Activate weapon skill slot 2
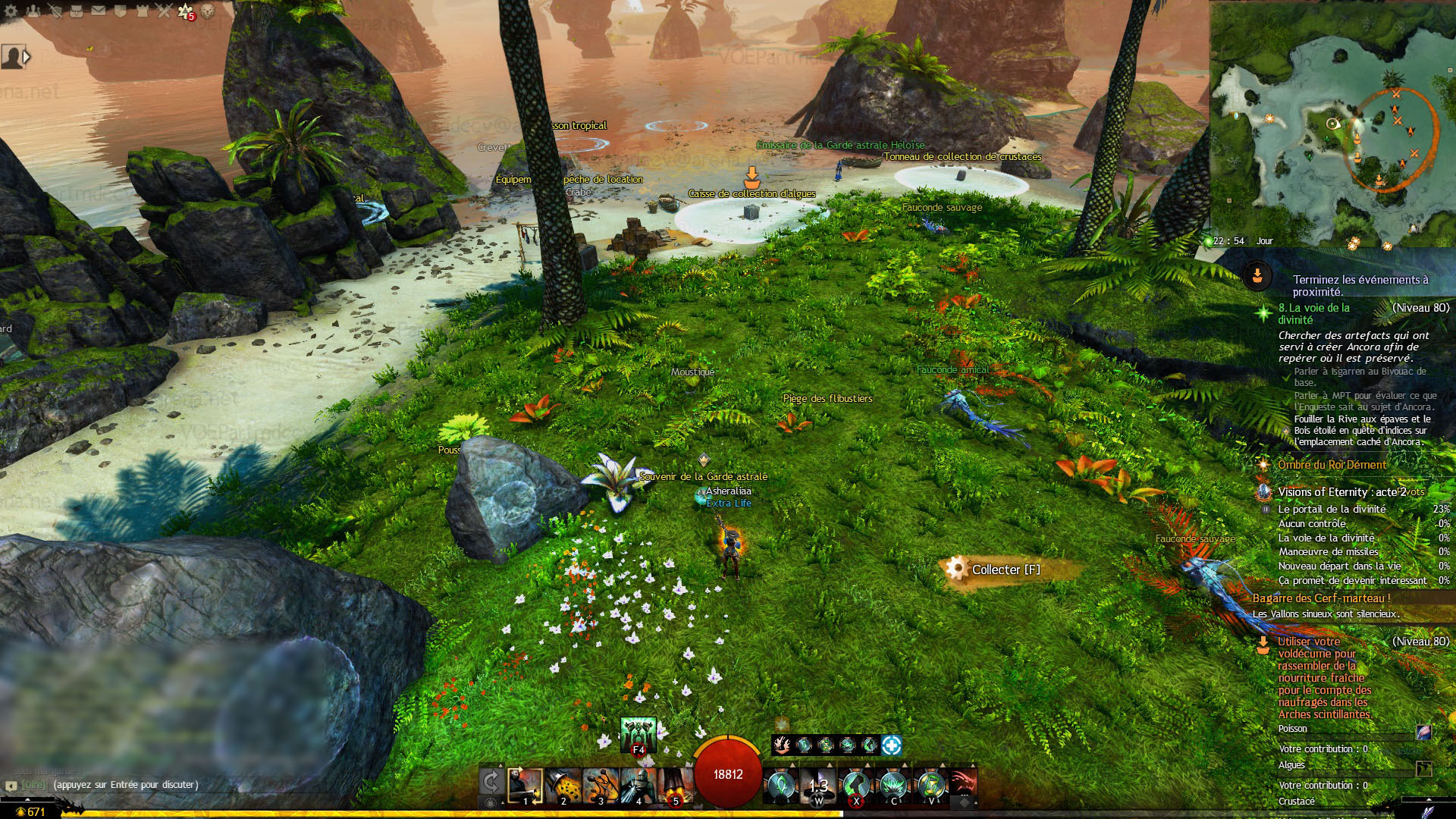Image resolution: width=1456 pixels, height=819 pixels. click(563, 786)
